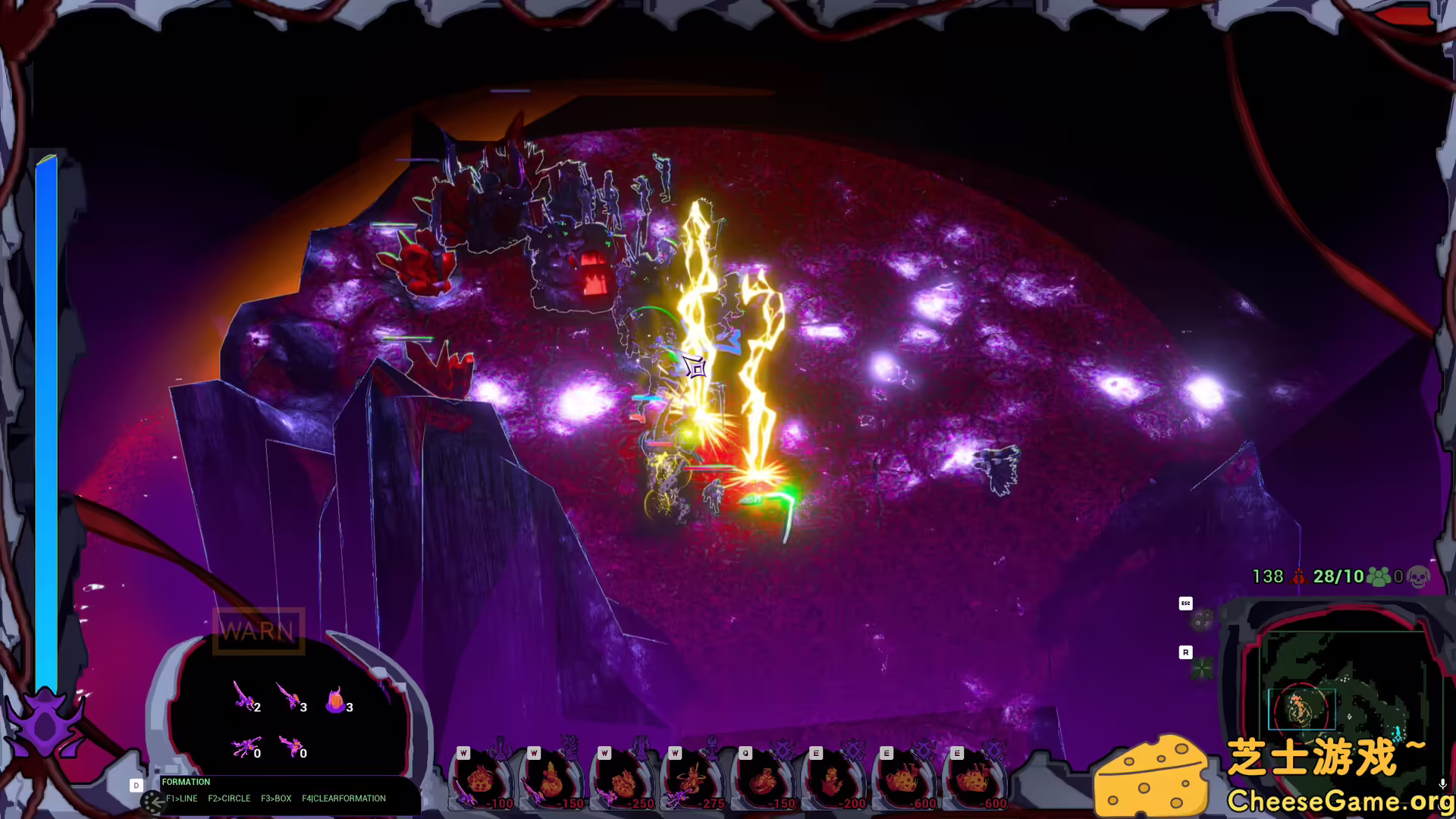
Task: Clear the current formation
Action: 344,799
